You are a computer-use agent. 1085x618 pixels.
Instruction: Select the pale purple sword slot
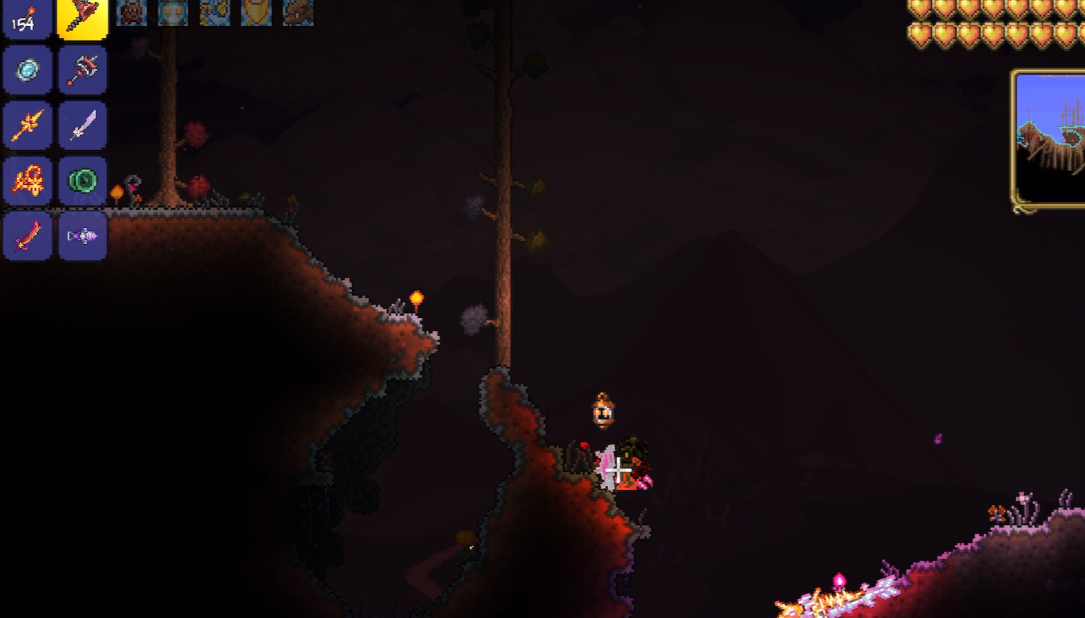[x=83, y=125]
